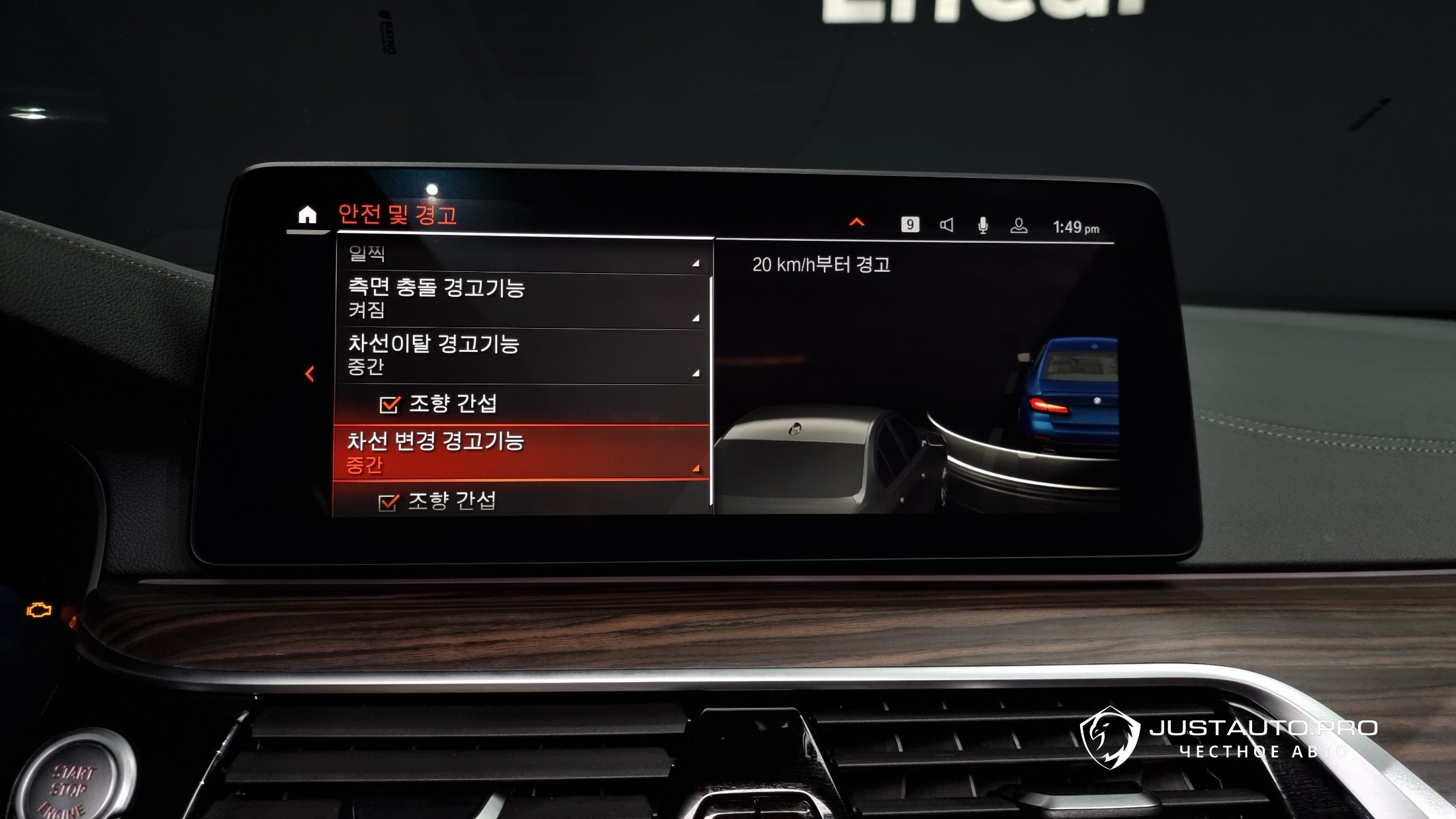Tap the speaker sound icon
The width and height of the screenshot is (1456, 819).
pyautogui.click(x=947, y=226)
